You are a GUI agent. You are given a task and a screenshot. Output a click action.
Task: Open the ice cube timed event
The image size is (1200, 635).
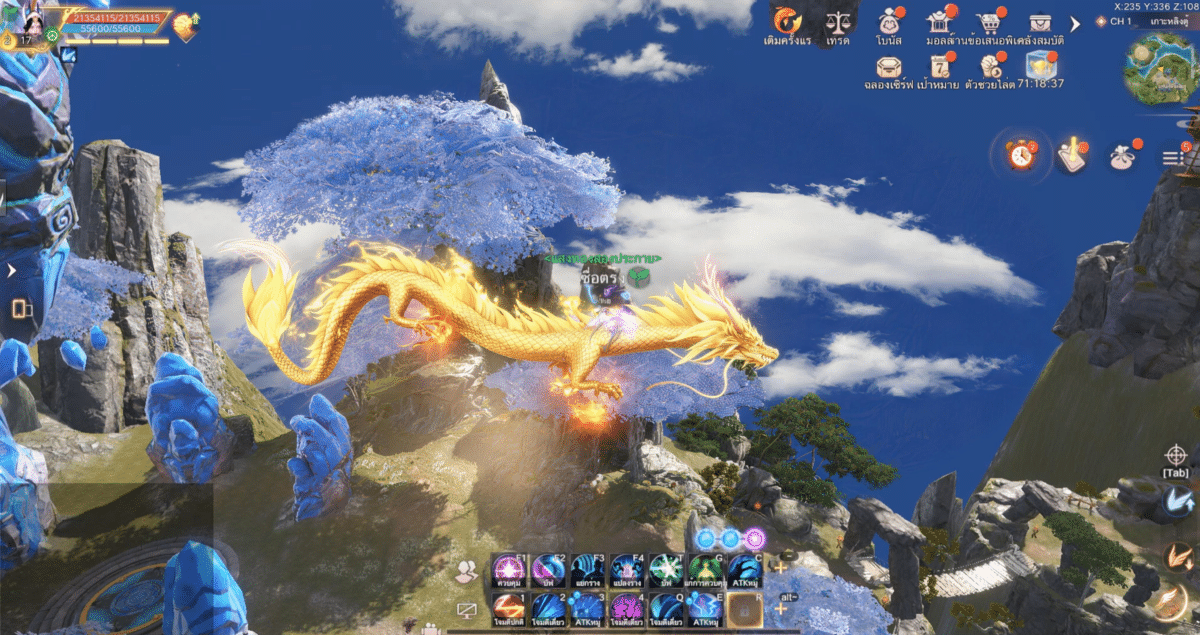(1041, 64)
